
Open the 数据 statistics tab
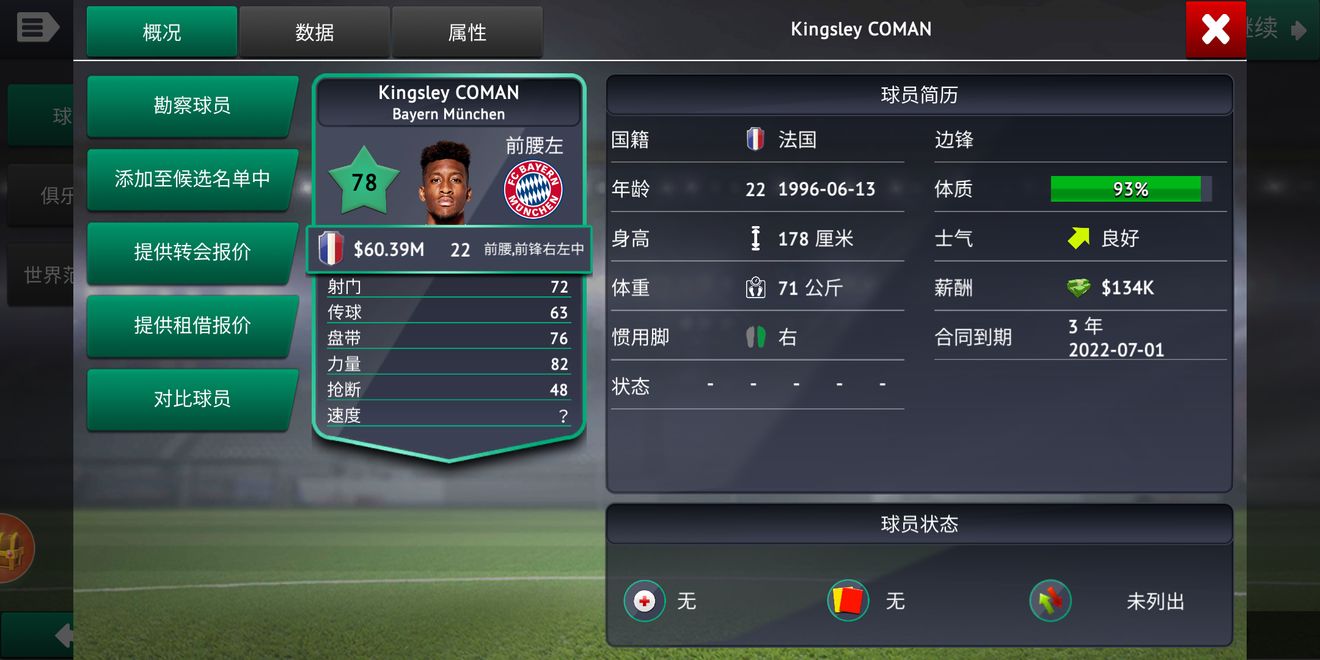pos(314,32)
